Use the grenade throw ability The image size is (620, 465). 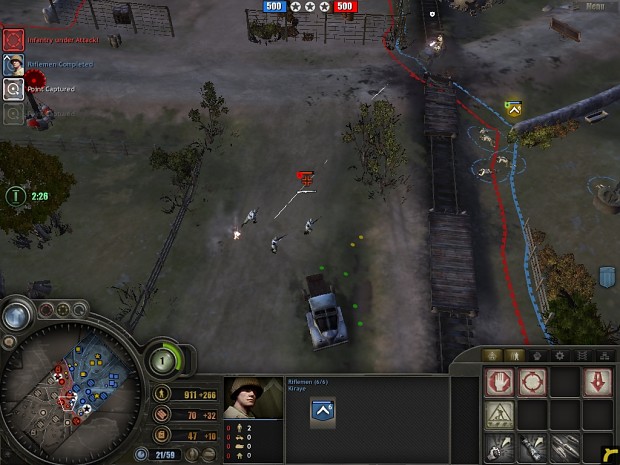point(500,447)
